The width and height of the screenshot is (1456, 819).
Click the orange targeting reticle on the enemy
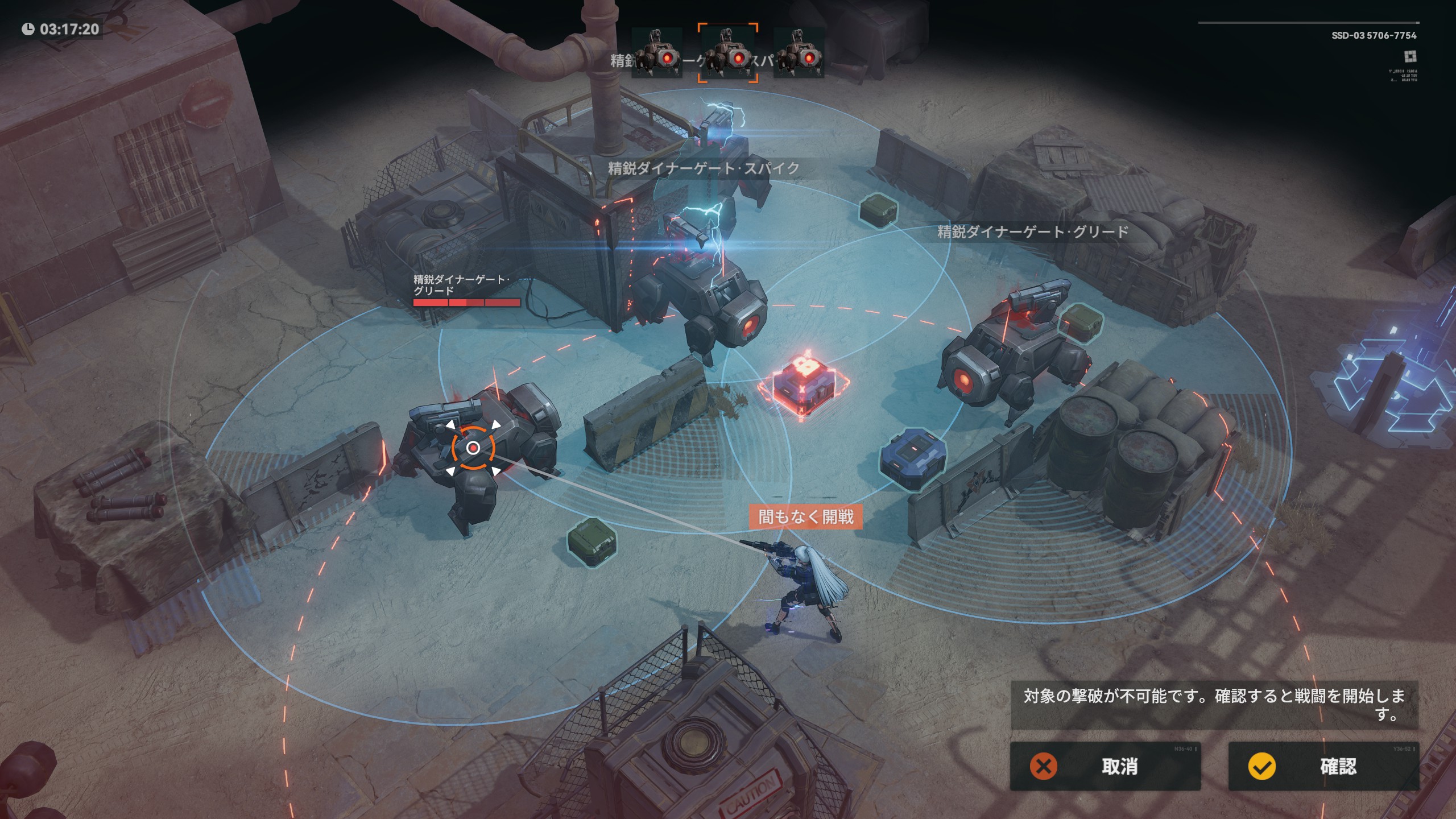point(473,448)
